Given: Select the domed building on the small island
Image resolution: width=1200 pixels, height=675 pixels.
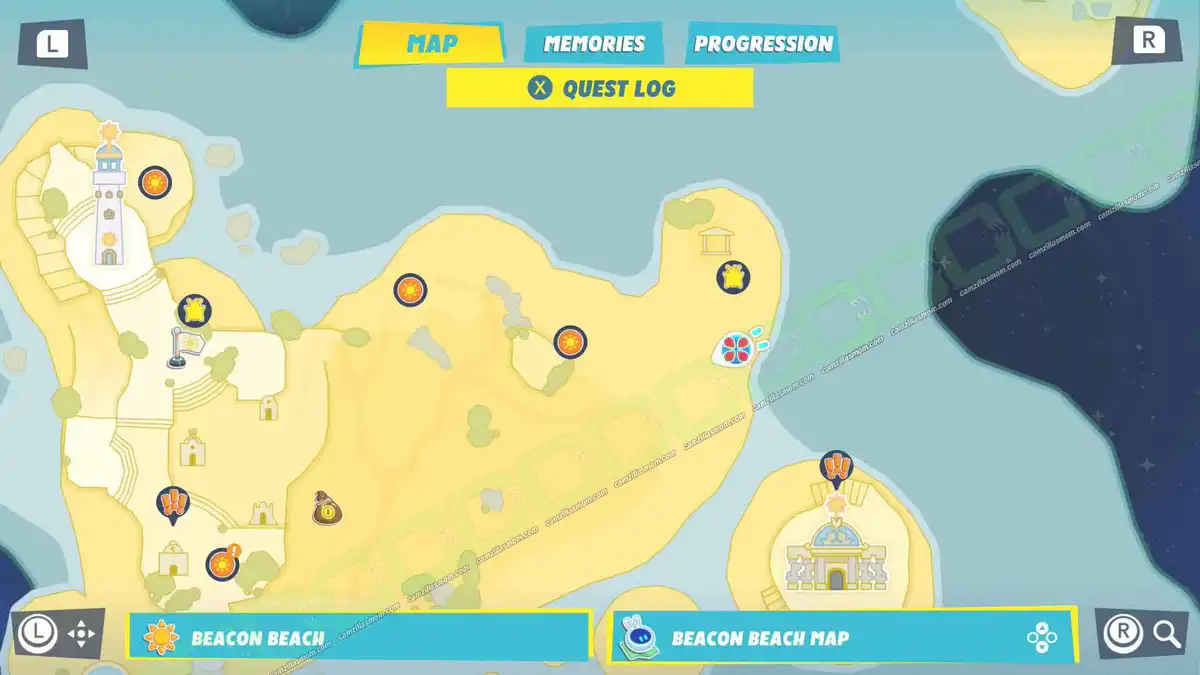Looking at the screenshot, I should click(834, 555).
